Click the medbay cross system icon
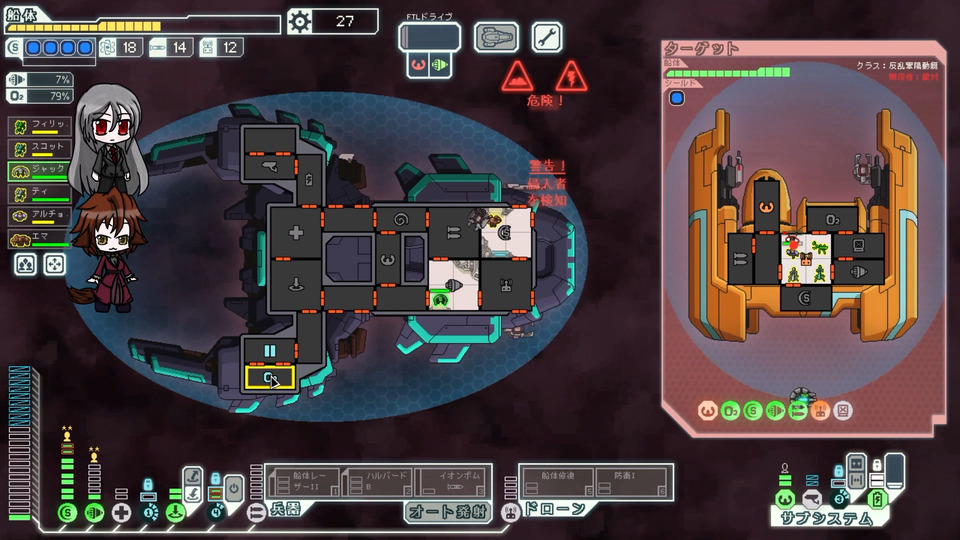The image size is (960, 540). coord(121,513)
